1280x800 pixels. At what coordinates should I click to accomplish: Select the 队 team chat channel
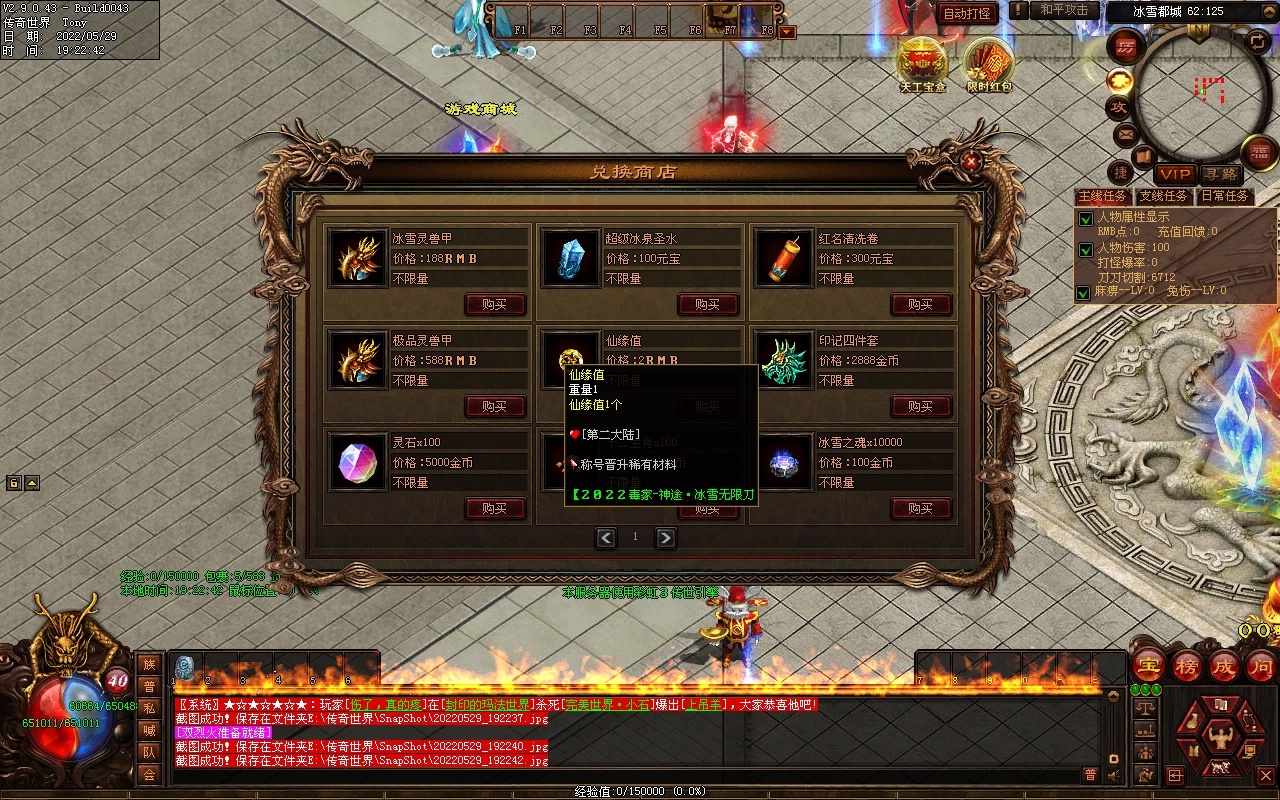pos(149,752)
